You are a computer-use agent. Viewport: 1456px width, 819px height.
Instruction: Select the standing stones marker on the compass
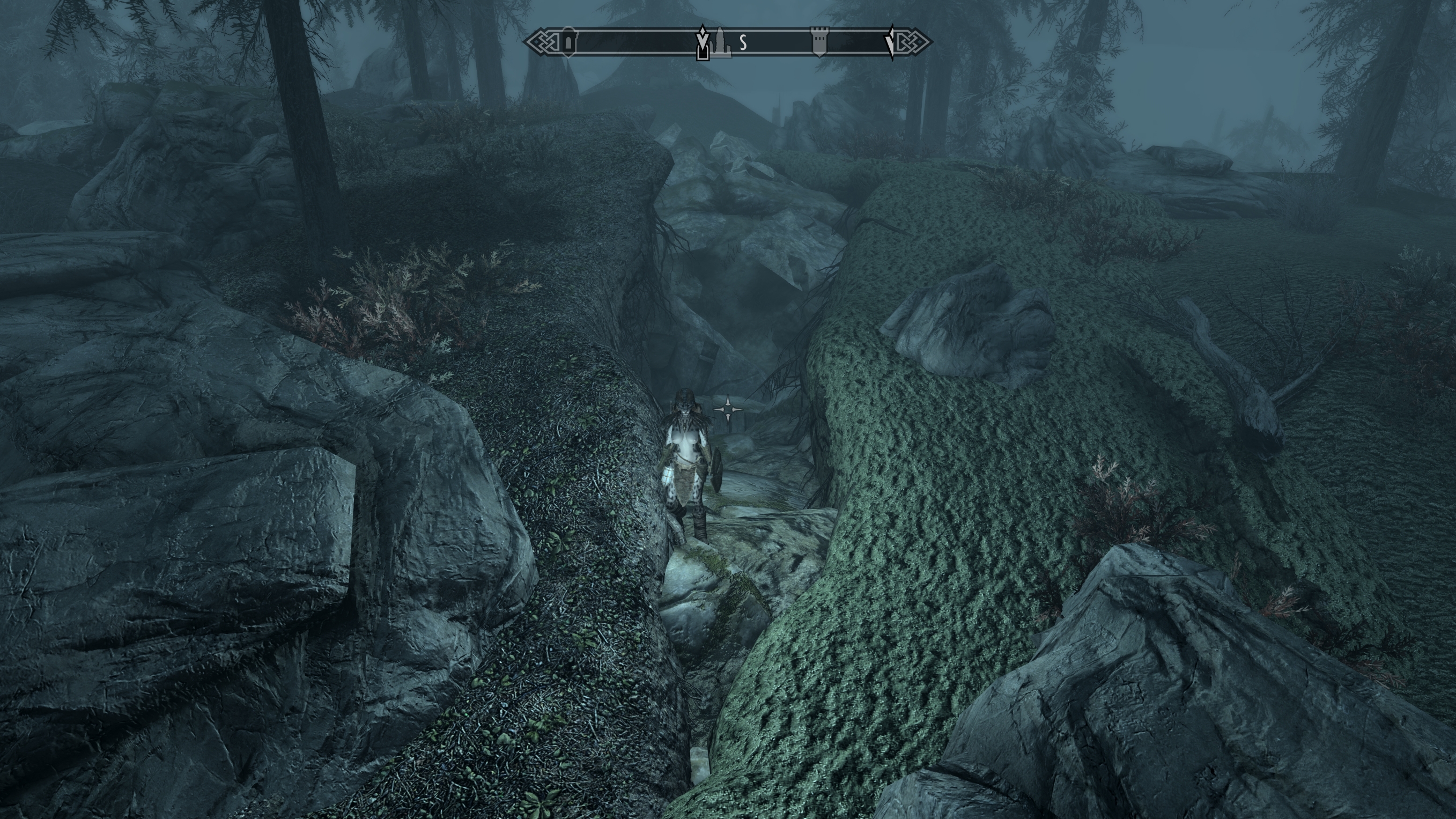tap(721, 42)
